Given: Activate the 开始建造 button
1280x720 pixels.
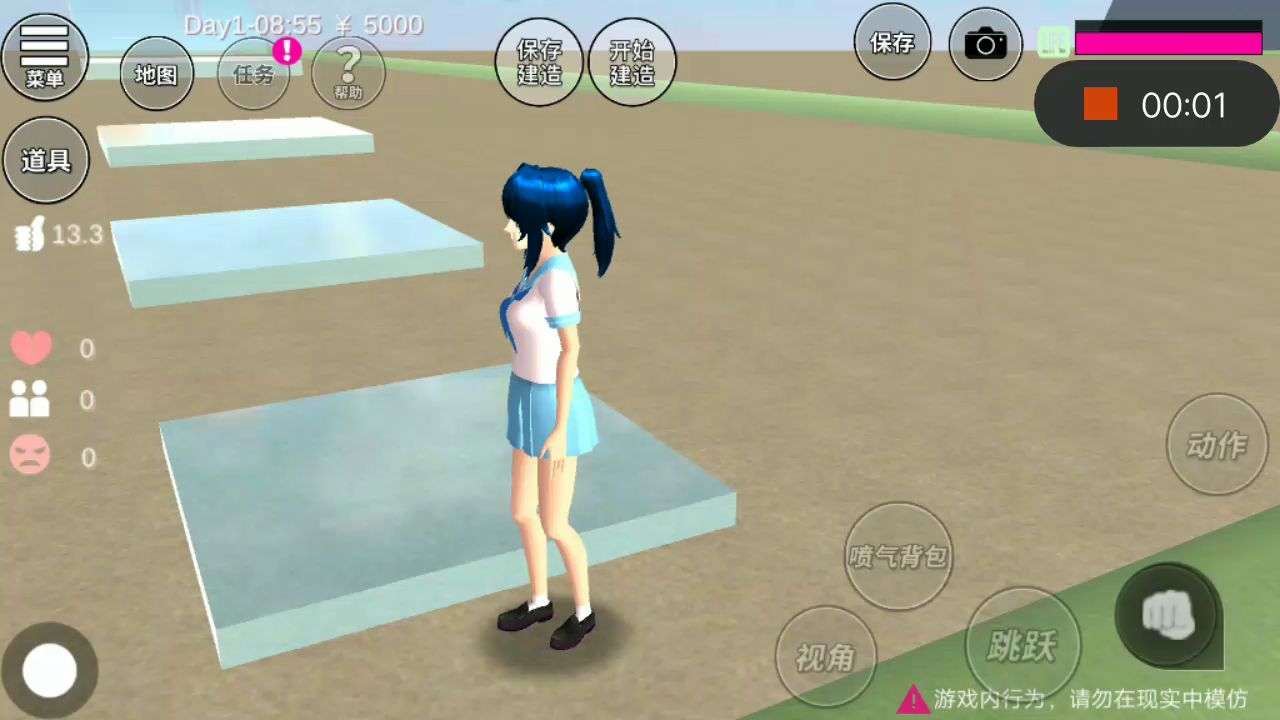Looking at the screenshot, I should [x=632, y=62].
